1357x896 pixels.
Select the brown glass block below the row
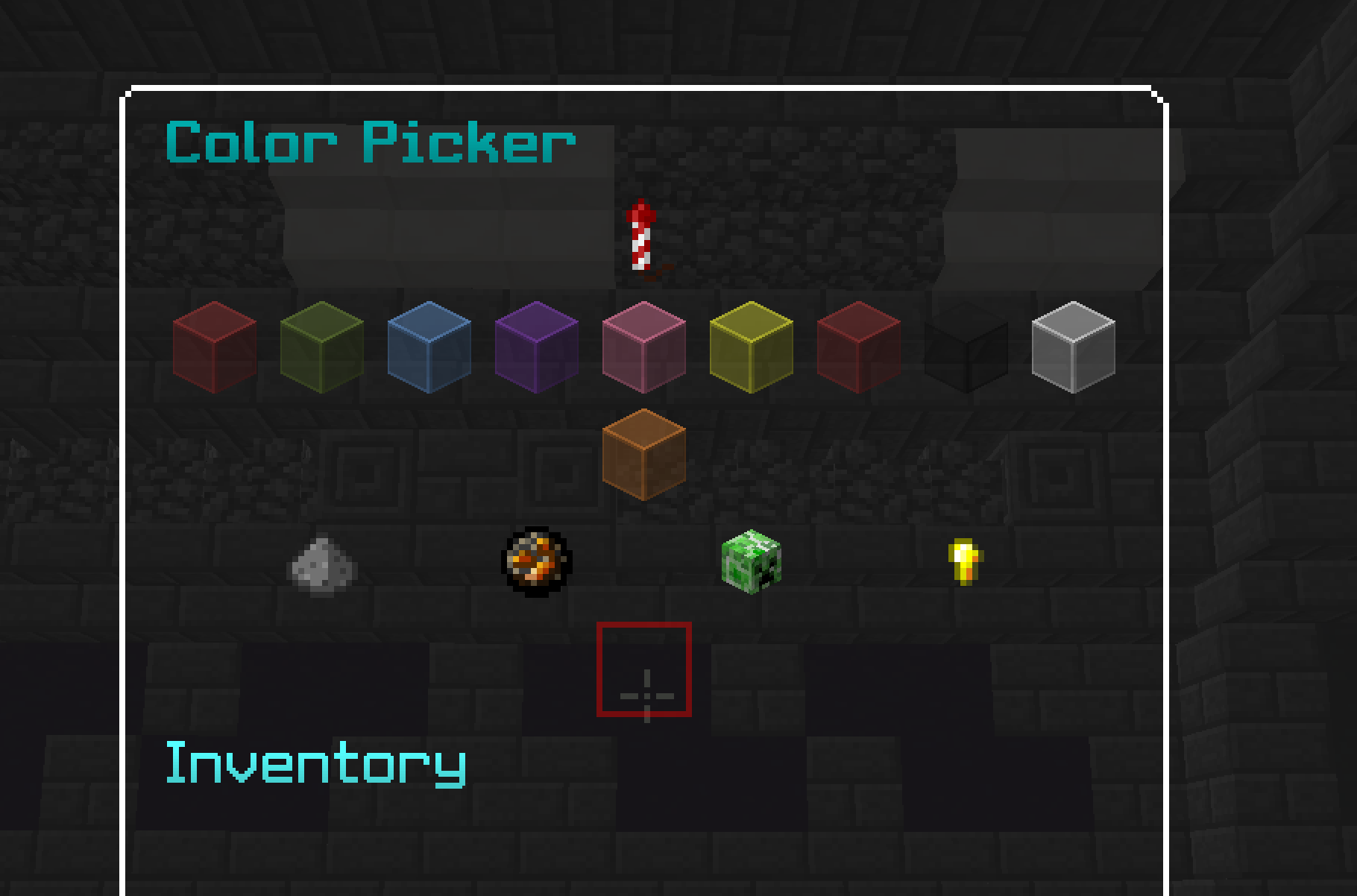click(643, 455)
